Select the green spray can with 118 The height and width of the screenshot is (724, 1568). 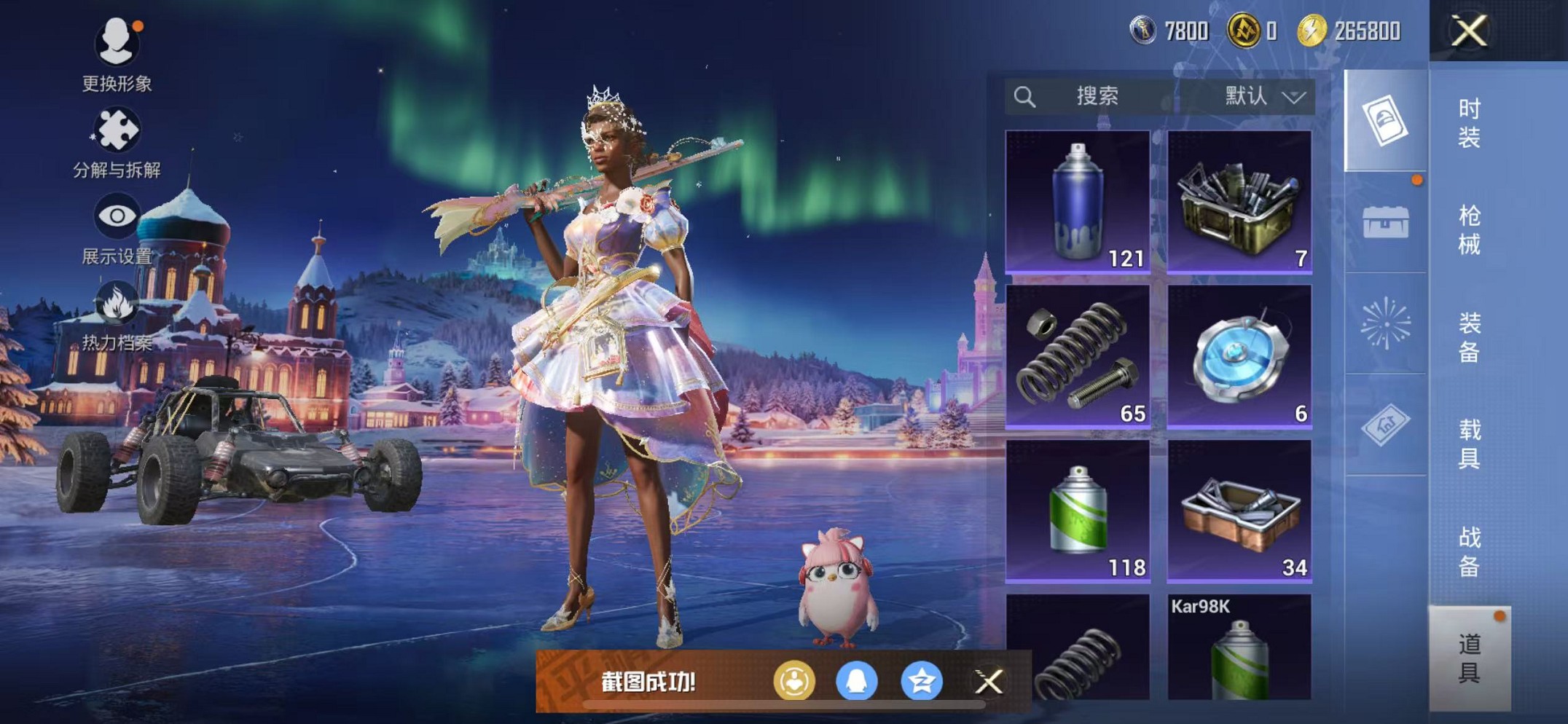(1078, 511)
